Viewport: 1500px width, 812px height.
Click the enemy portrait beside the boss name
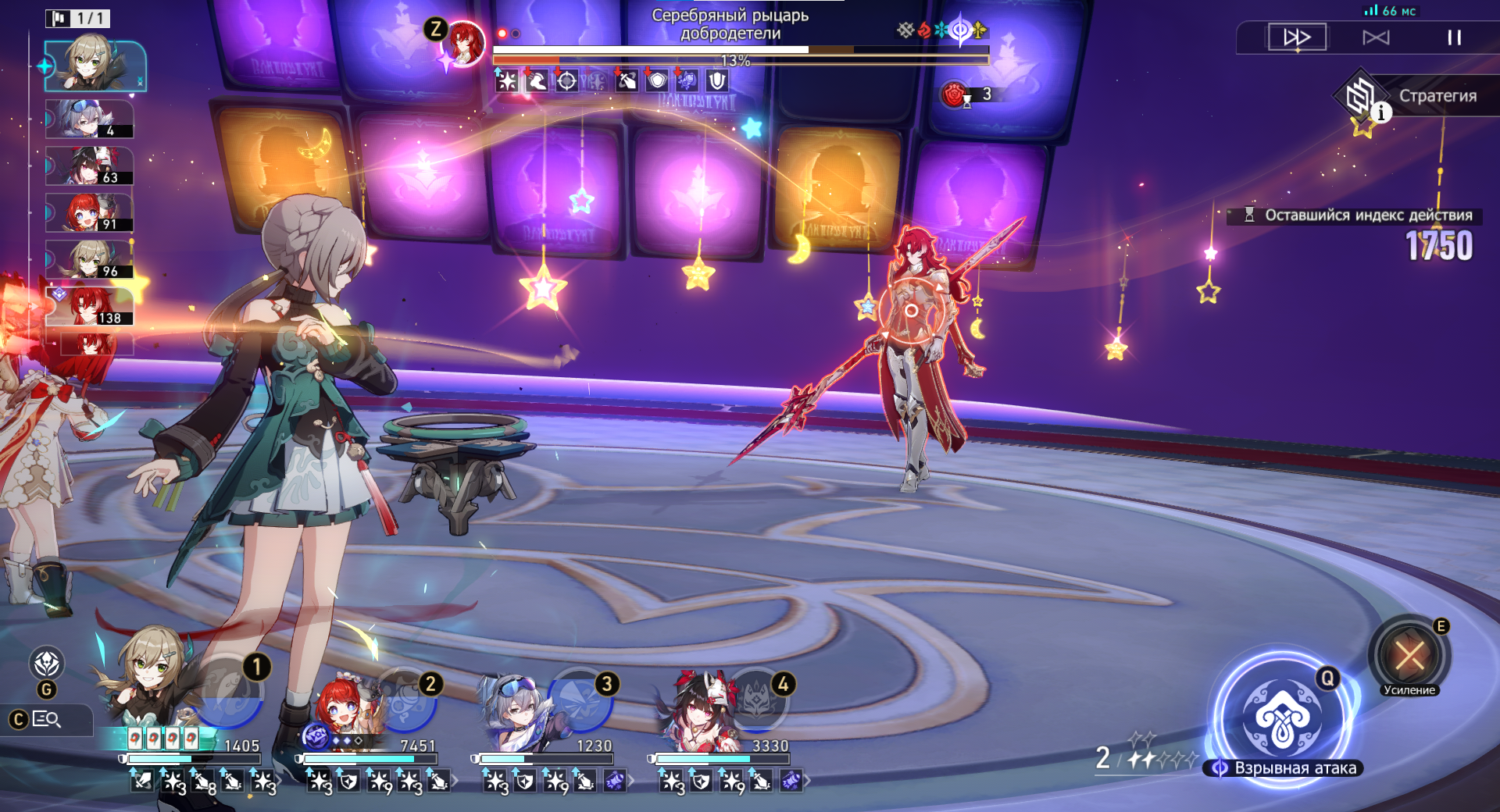(463, 43)
